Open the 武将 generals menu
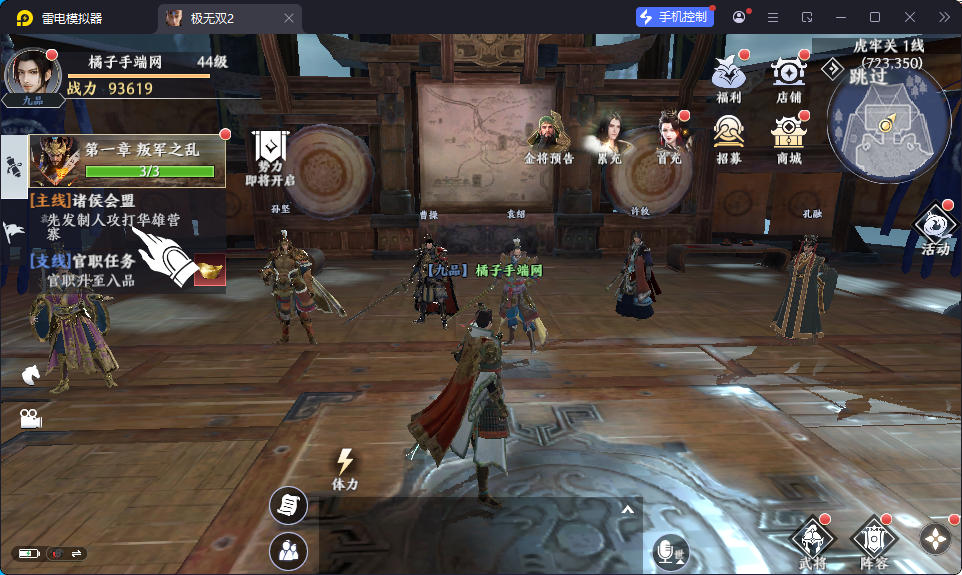962x575 pixels. [812, 542]
